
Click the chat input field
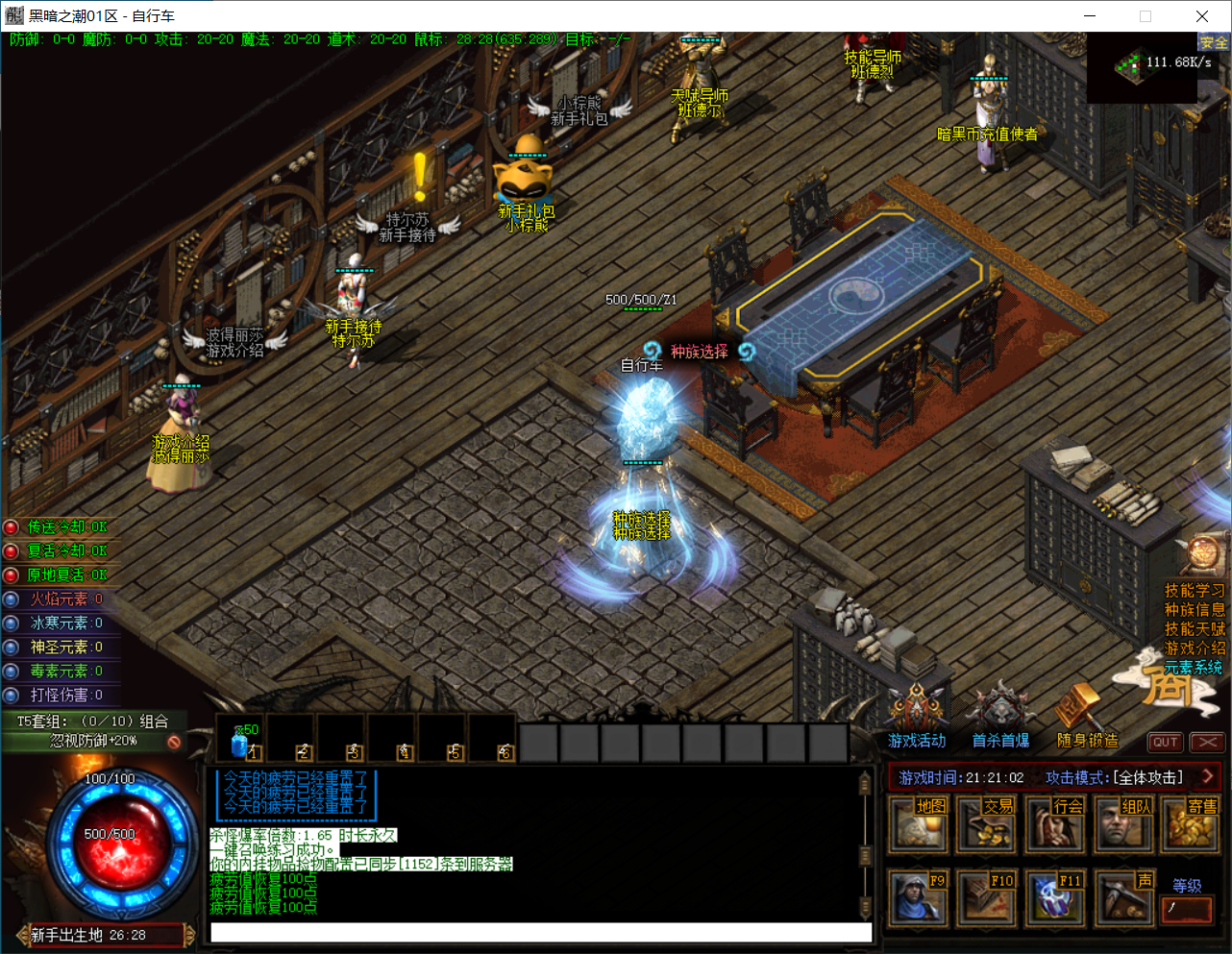540,932
